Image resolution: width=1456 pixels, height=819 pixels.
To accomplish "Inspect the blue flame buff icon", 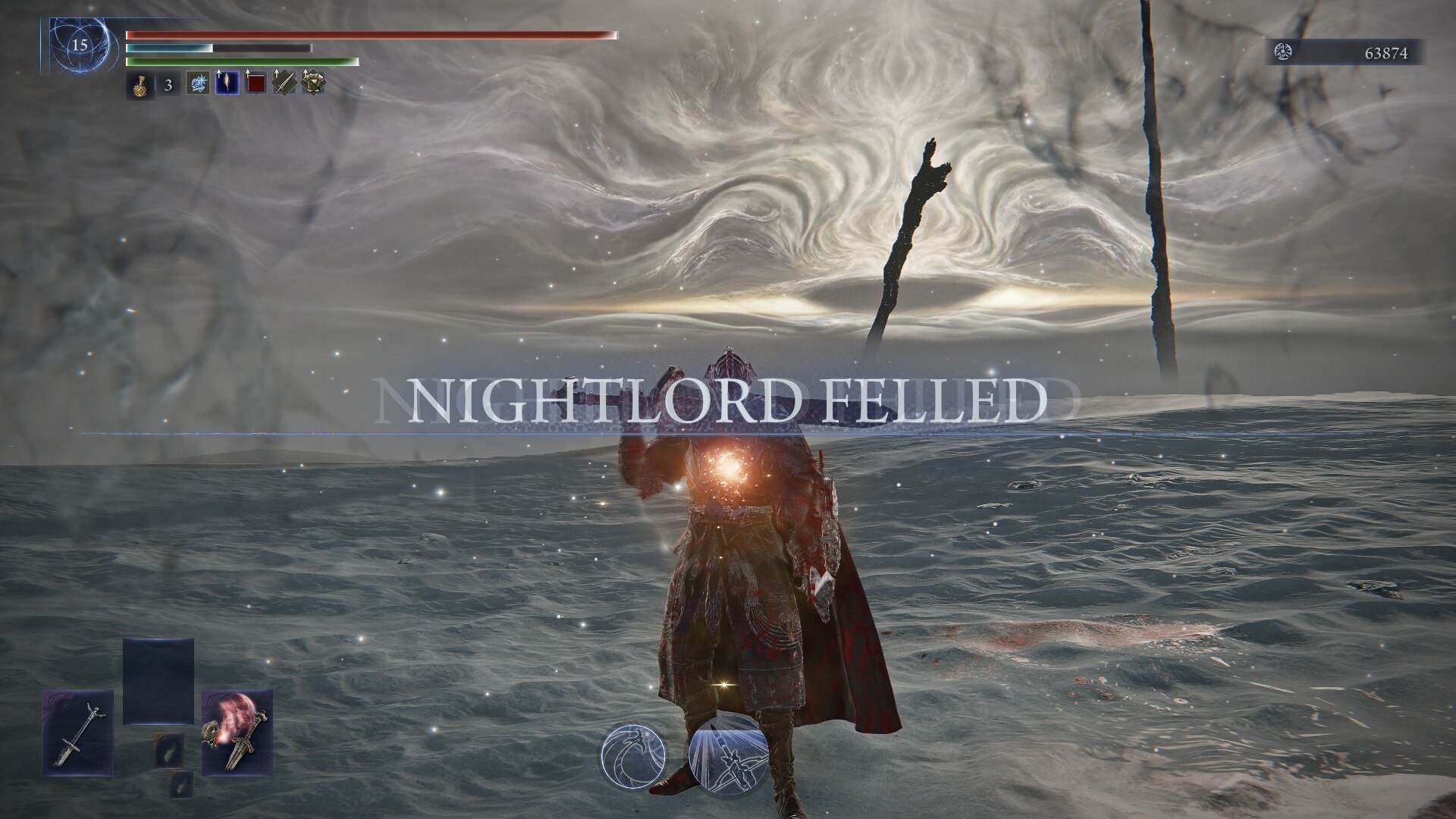I will click(x=227, y=83).
